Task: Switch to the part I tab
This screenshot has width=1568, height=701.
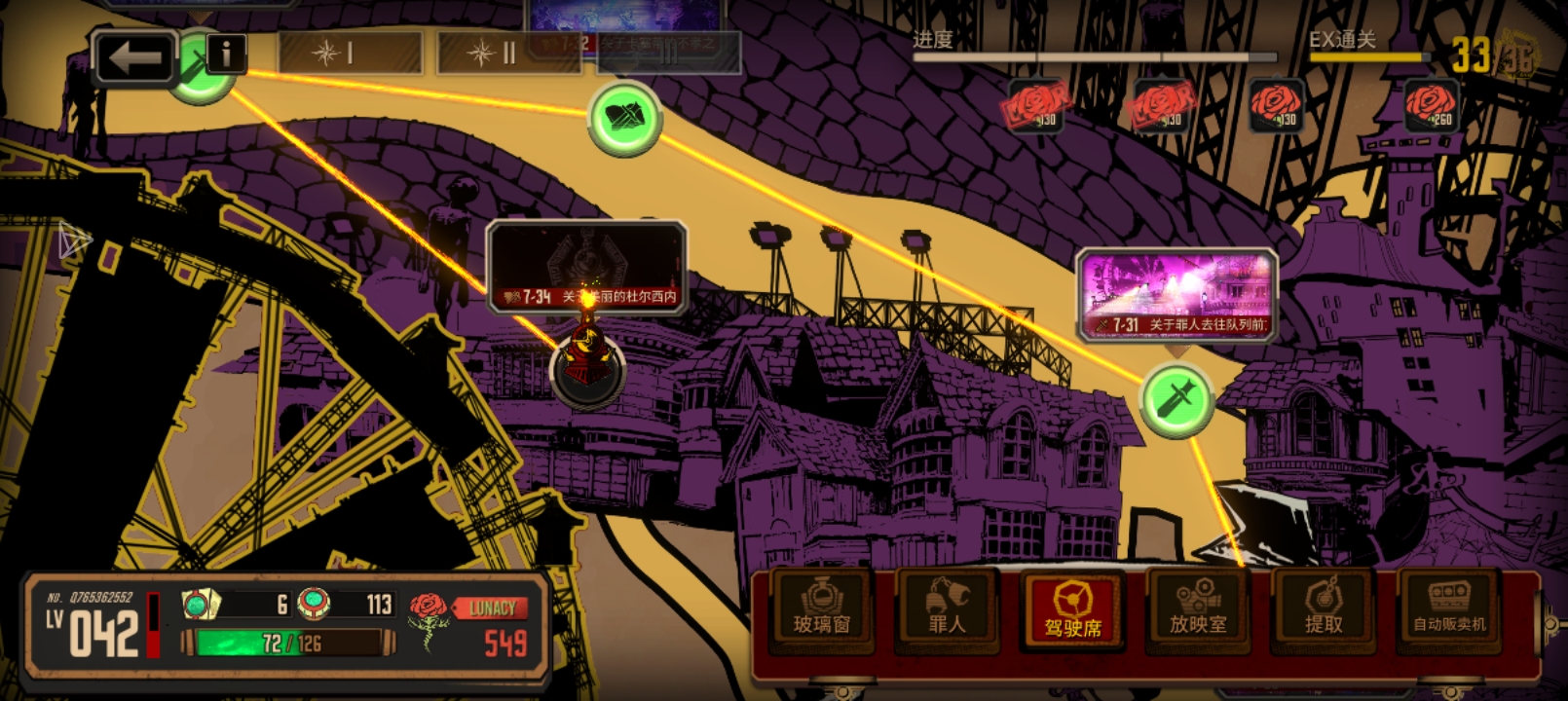Action: click(x=351, y=53)
